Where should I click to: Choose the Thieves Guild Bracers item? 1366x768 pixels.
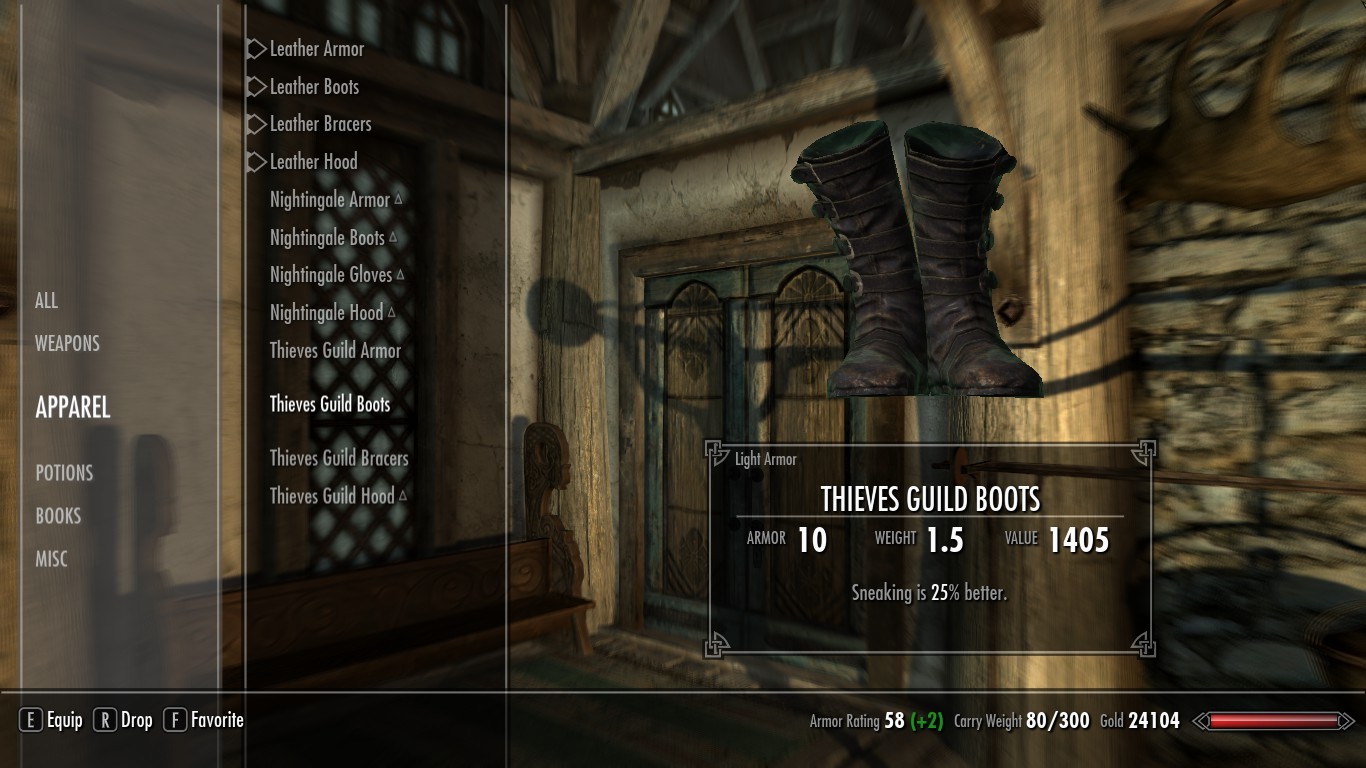[339, 459]
